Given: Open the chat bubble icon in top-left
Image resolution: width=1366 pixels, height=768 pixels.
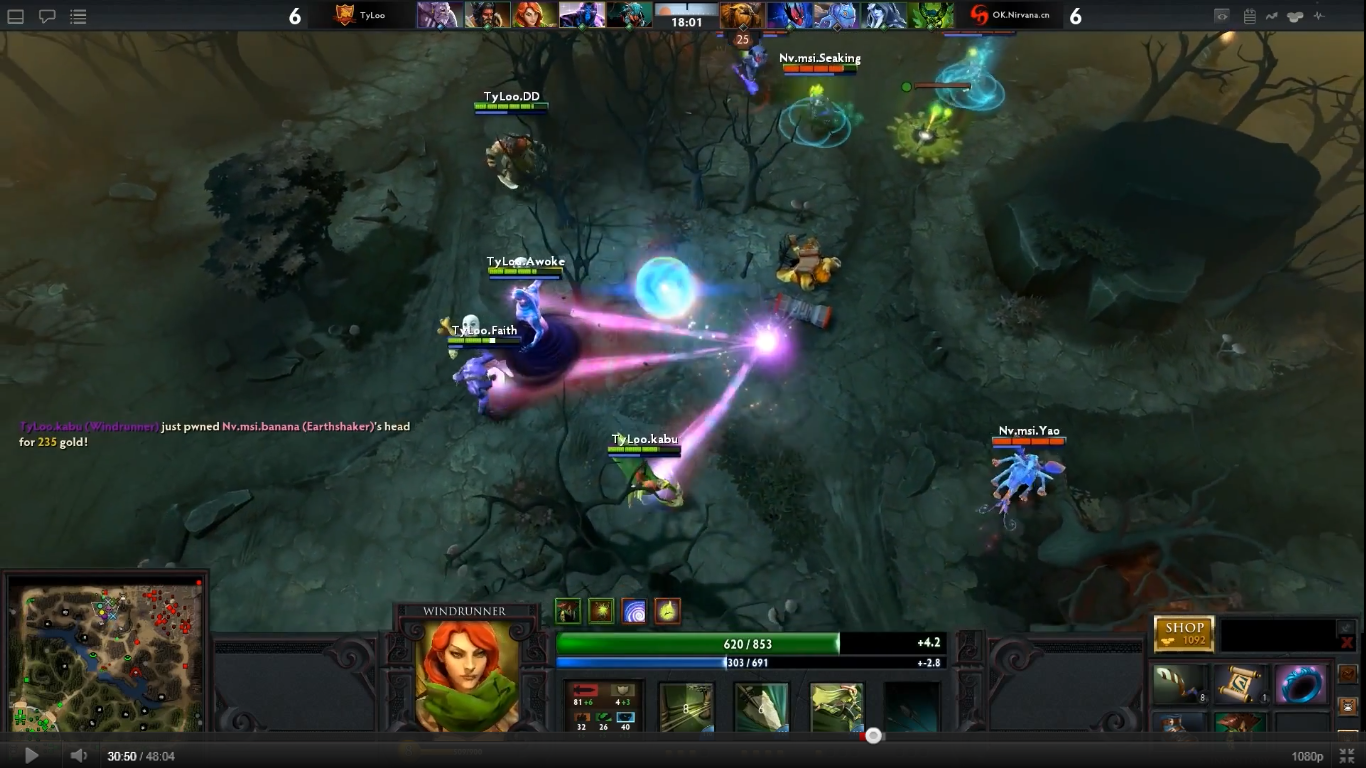Looking at the screenshot, I should click(47, 16).
